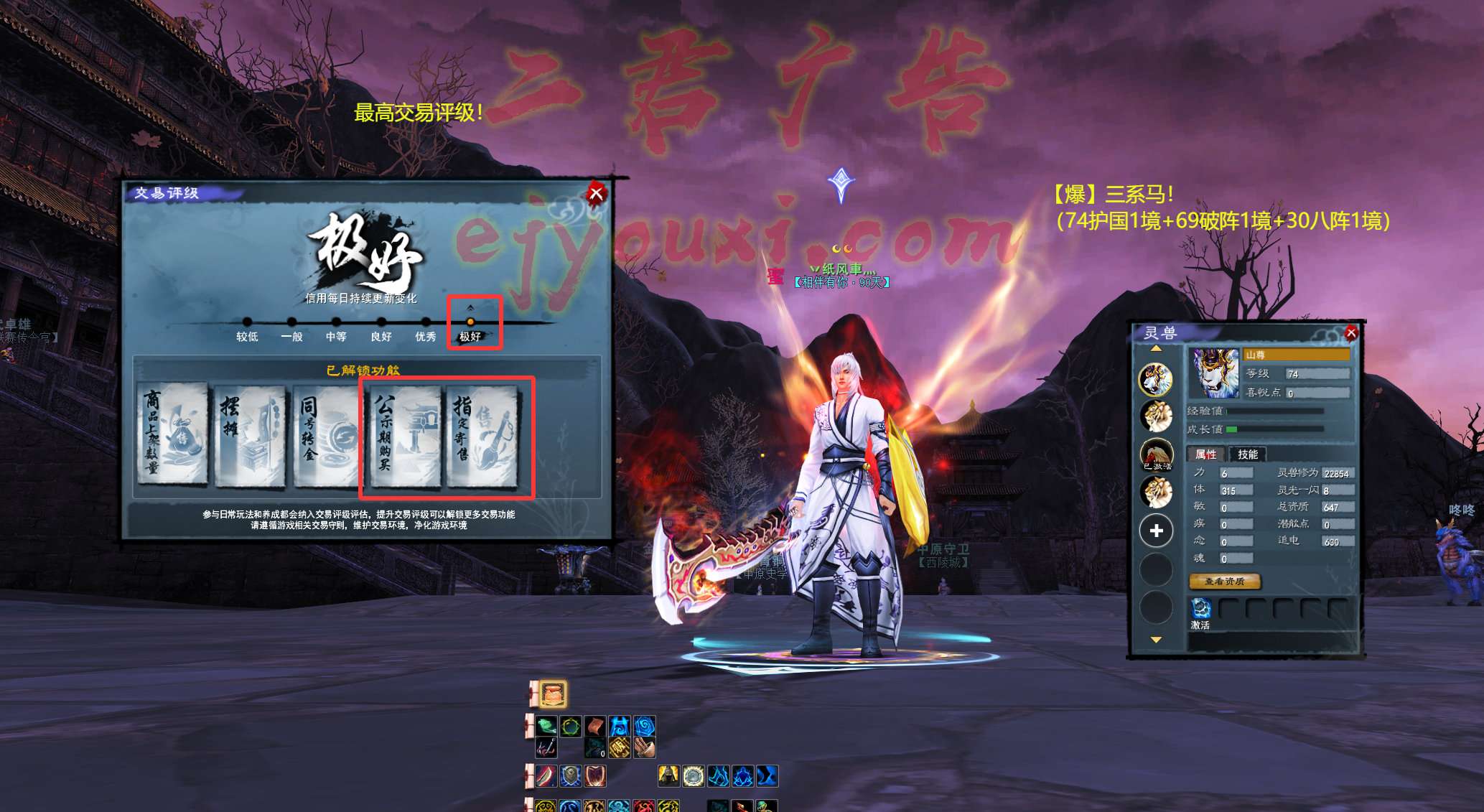Image resolution: width=1484 pixels, height=812 pixels.
Task: Select the 属性 attributes tab
Action: pos(1205,454)
